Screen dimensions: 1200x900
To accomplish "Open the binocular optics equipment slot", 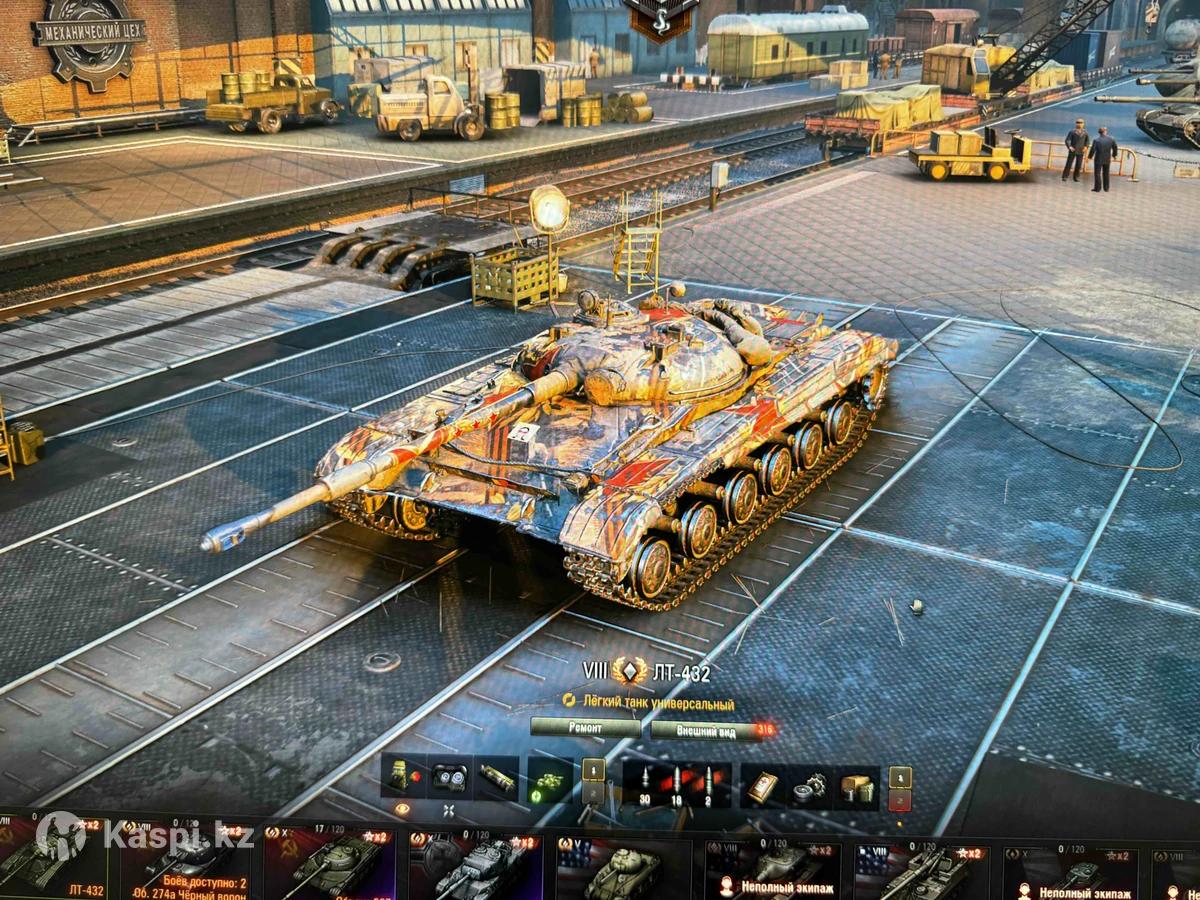I will (449, 779).
